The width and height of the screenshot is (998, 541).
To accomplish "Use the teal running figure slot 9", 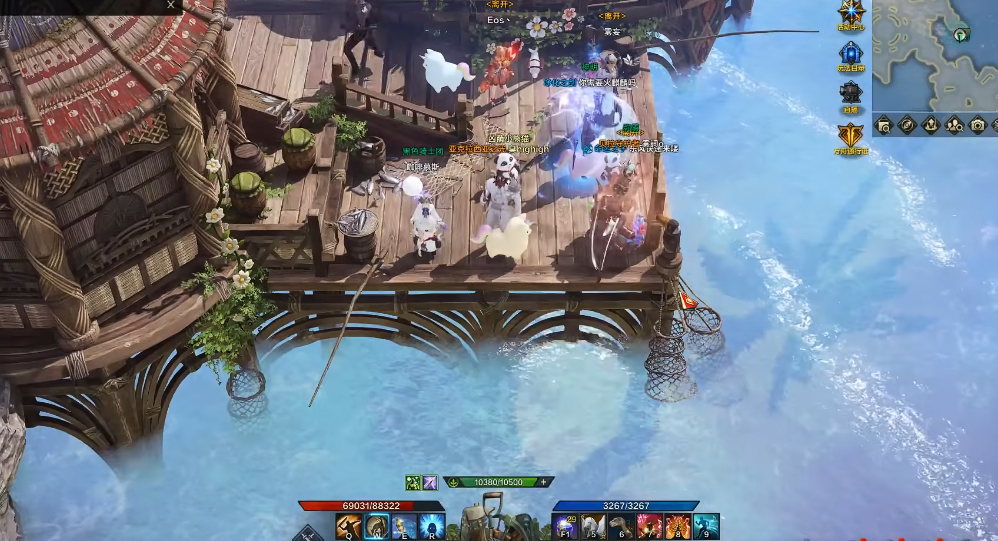I will [x=706, y=526].
